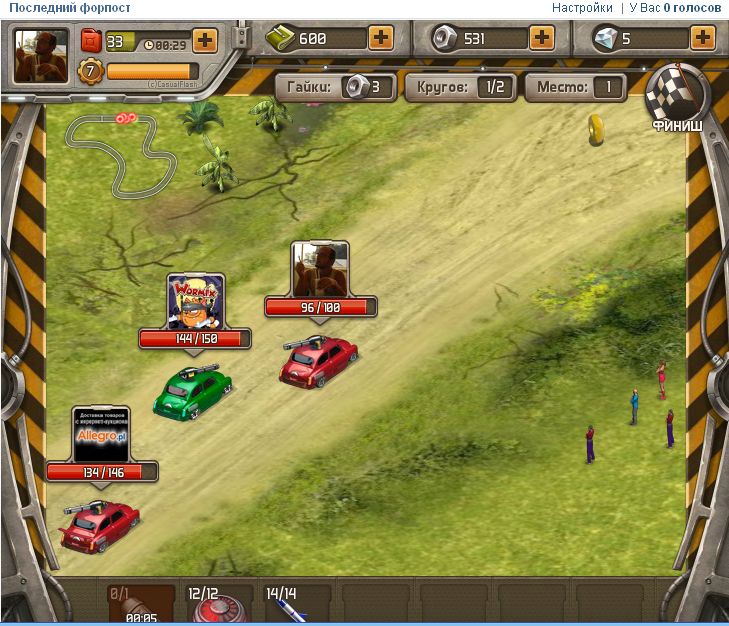Click the level 7 gear badge
The width and height of the screenshot is (729, 626).
(90, 72)
